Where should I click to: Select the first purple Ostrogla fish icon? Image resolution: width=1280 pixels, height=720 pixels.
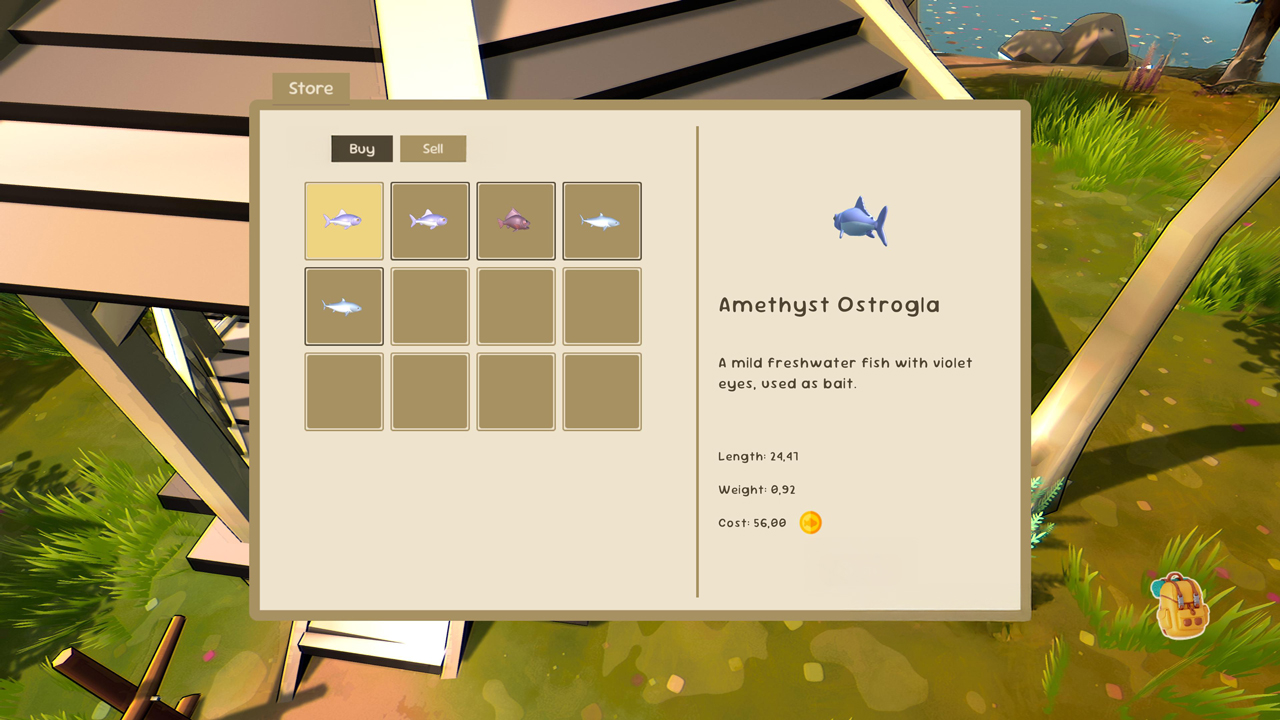344,220
